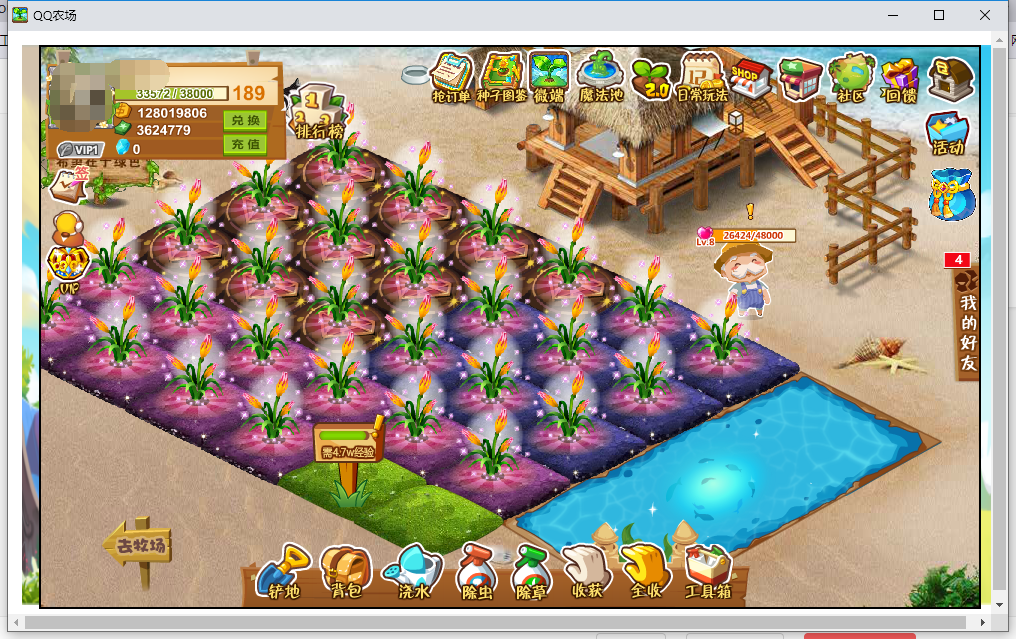Choose the 浇水 watering can
This screenshot has width=1016, height=639.
413,573
